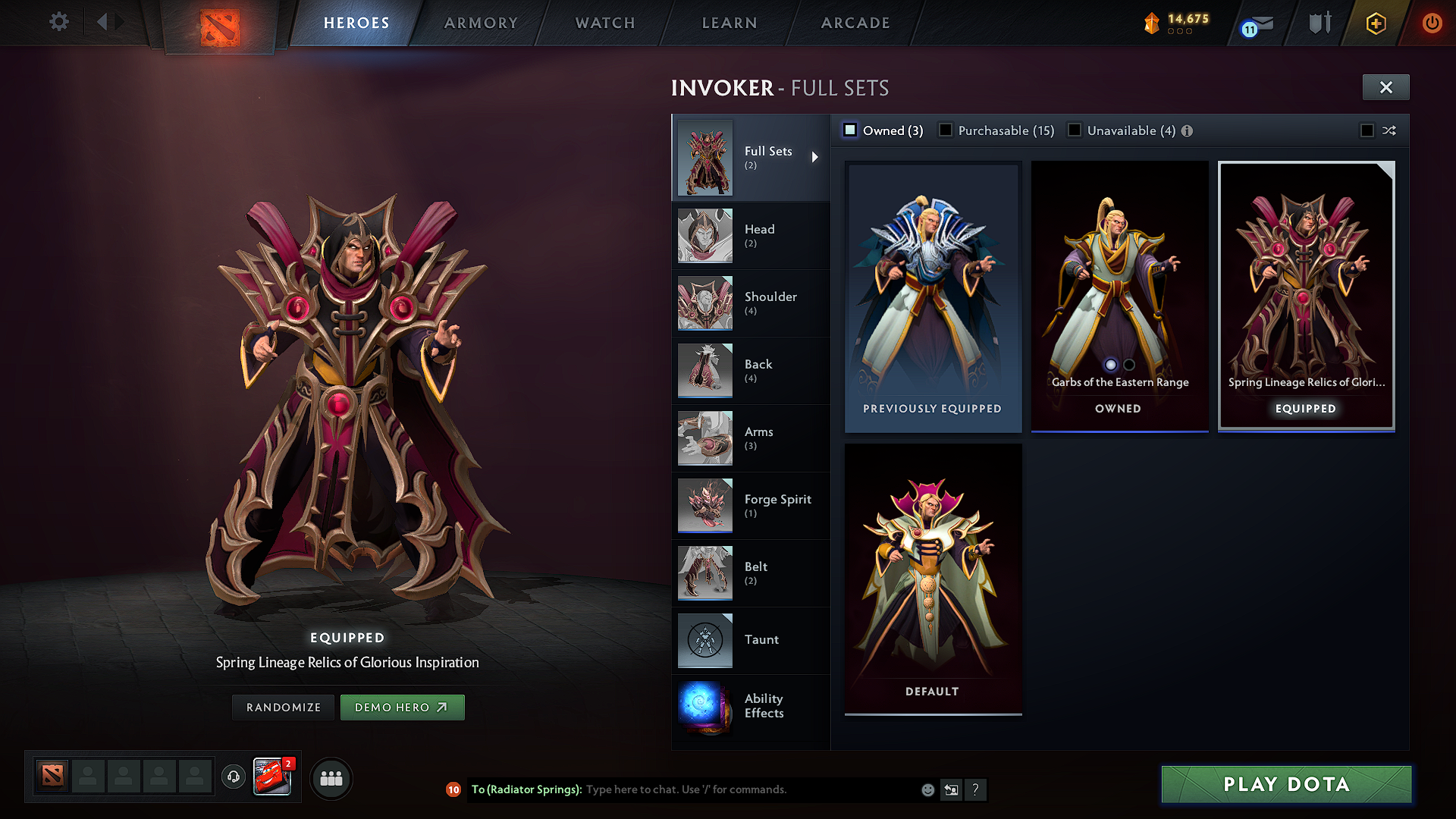Click the RANDOMIZE button
This screenshot has height=819, width=1456.
pos(283,707)
